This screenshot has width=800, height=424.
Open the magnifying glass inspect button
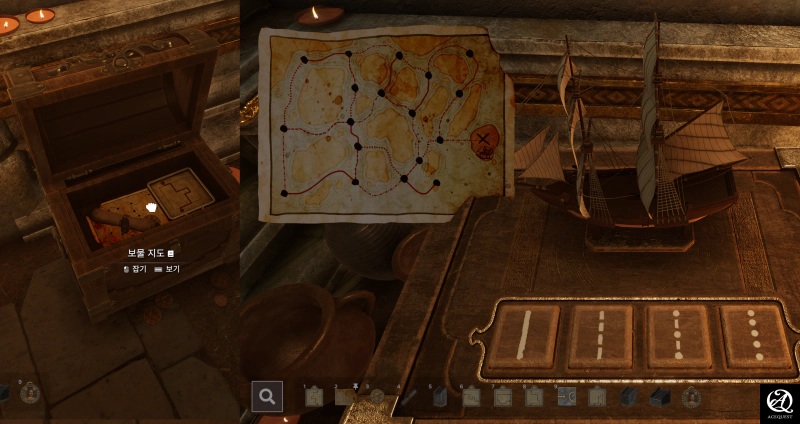pyautogui.click(x=267, y=396)
